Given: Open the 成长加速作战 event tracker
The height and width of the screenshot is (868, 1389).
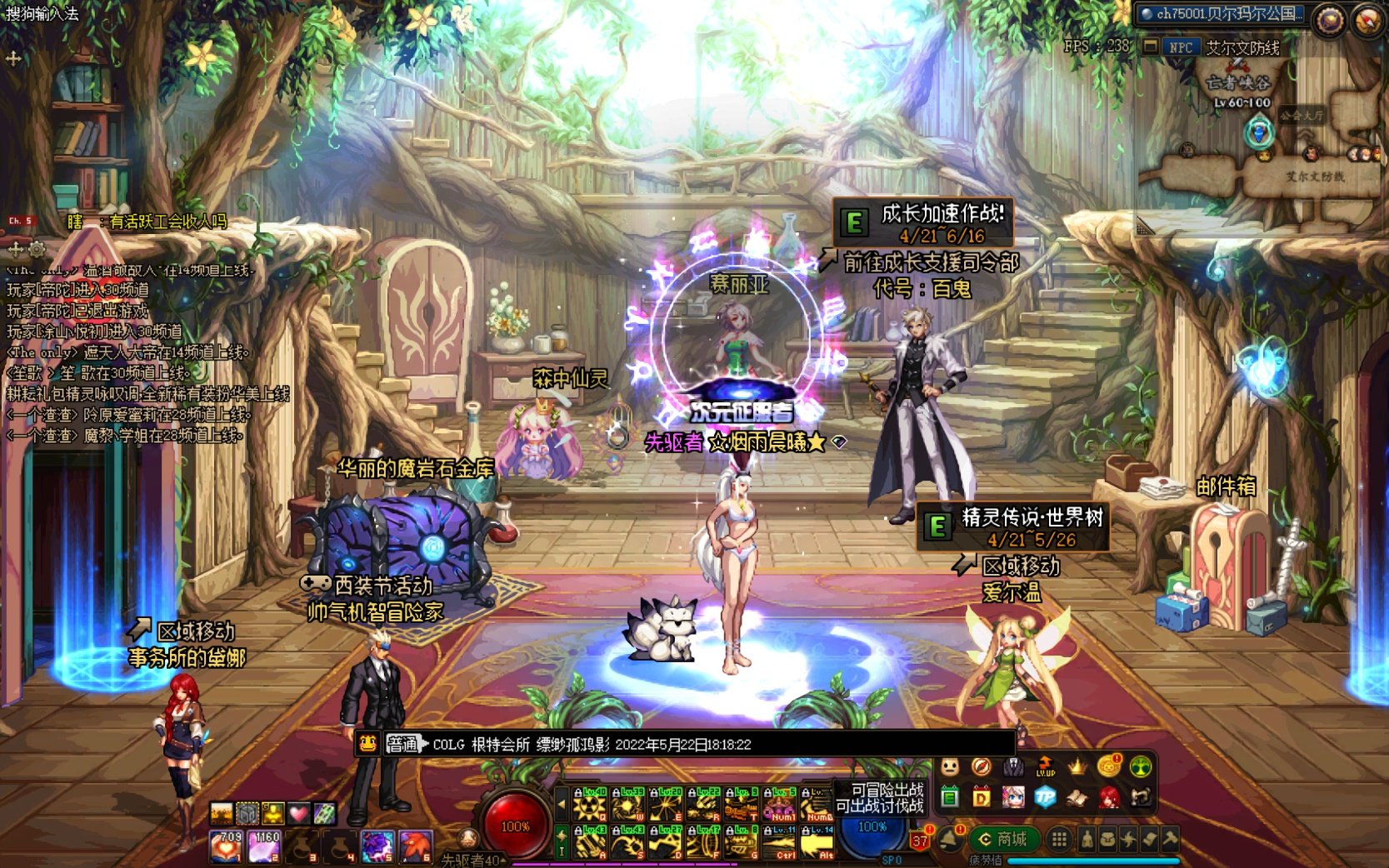Looking at the screenshot, I should (x=923, y=222).
